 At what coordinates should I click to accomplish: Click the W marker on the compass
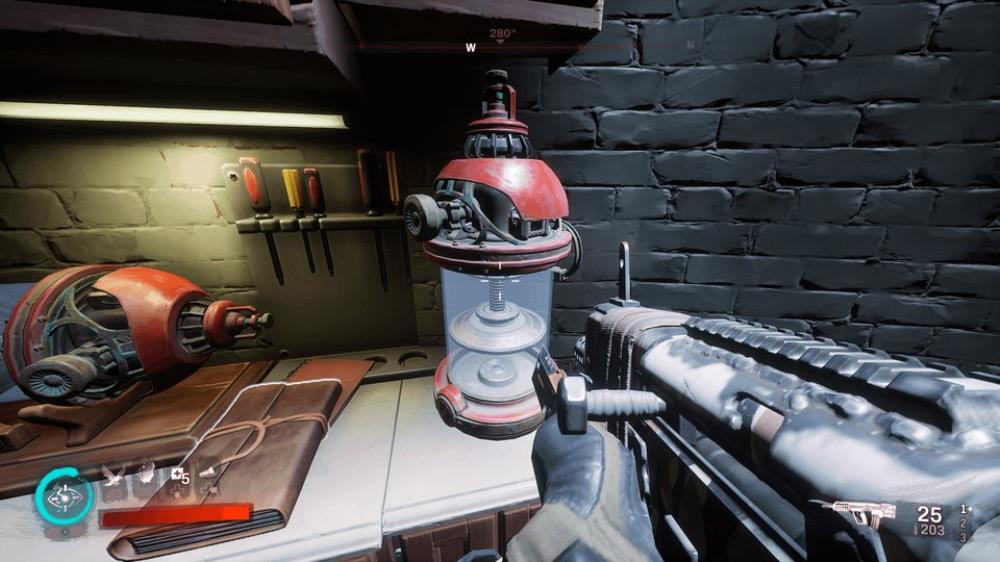point(470,47)
